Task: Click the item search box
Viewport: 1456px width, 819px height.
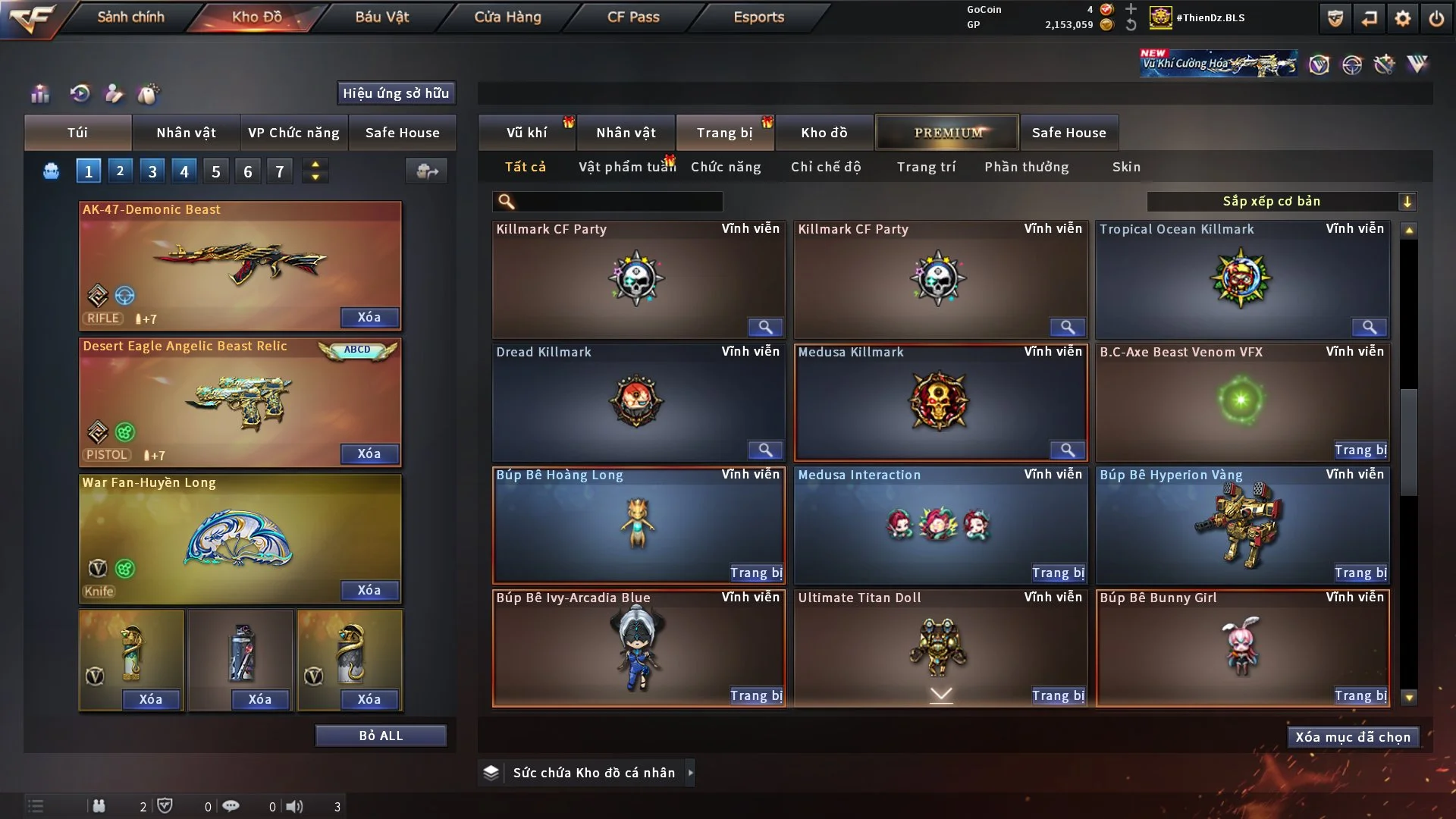Action: coord(618,202)
